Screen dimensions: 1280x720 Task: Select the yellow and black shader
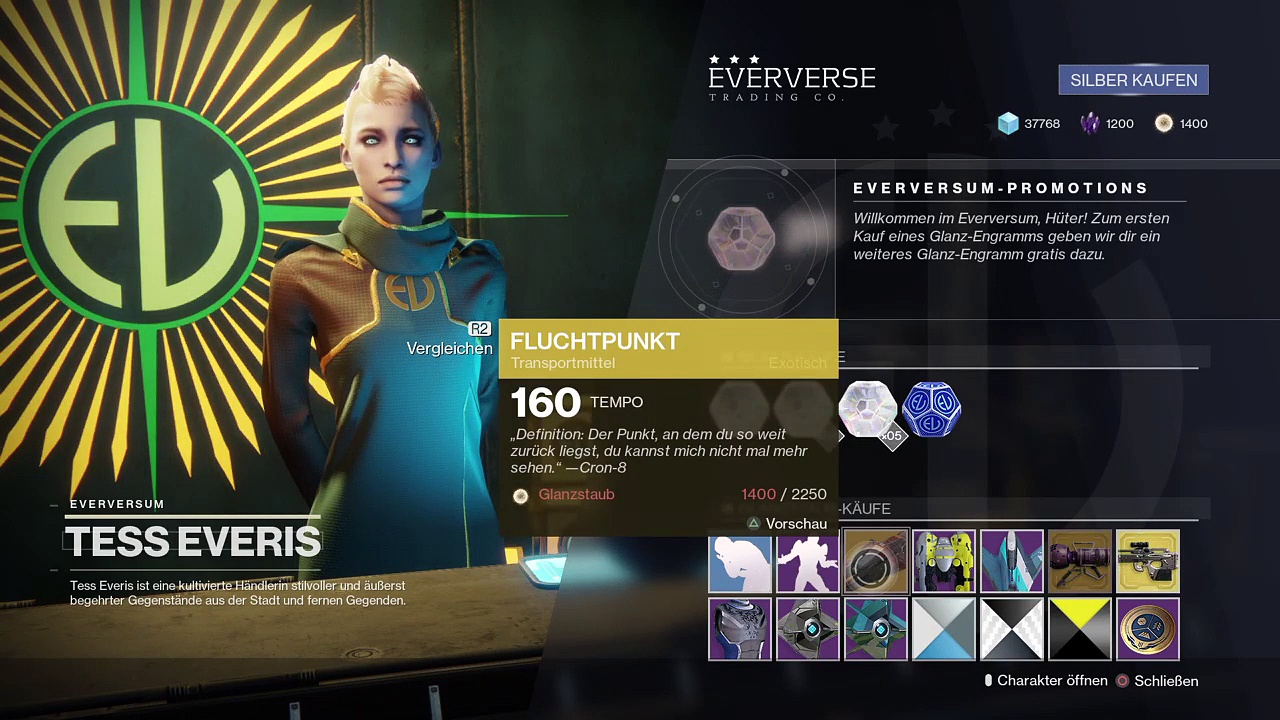1080,630
